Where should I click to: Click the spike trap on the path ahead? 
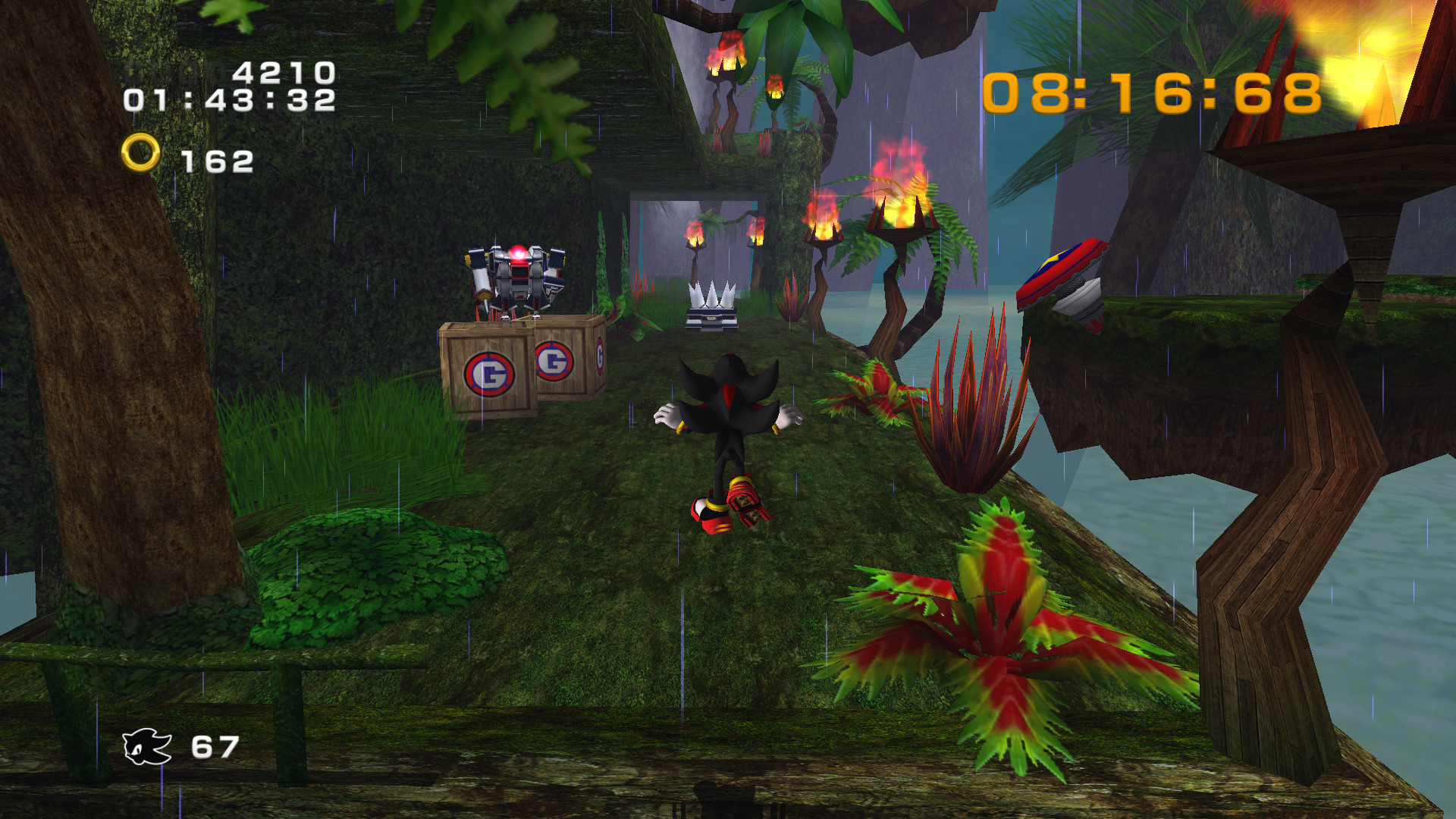(711, 302)
